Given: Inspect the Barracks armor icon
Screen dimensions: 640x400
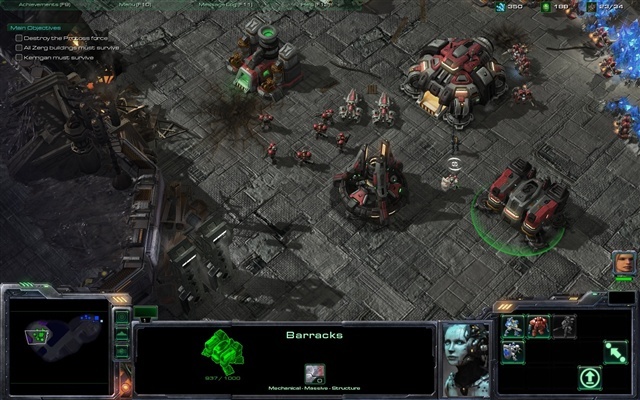Looking at the screenshot, I should 314,372.
